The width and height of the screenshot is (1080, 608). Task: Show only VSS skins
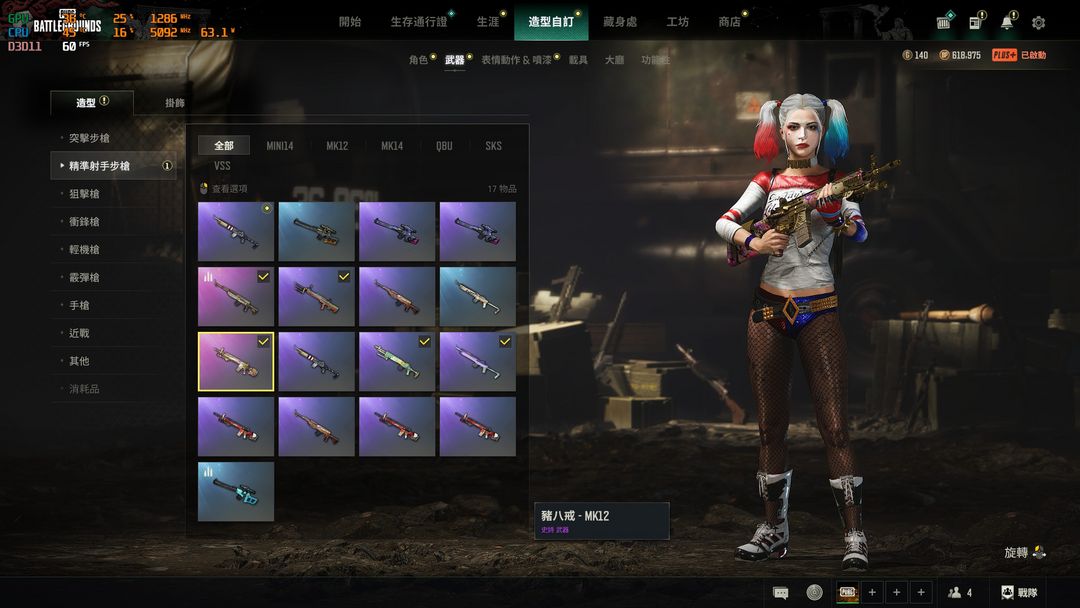tap(222, 166)
